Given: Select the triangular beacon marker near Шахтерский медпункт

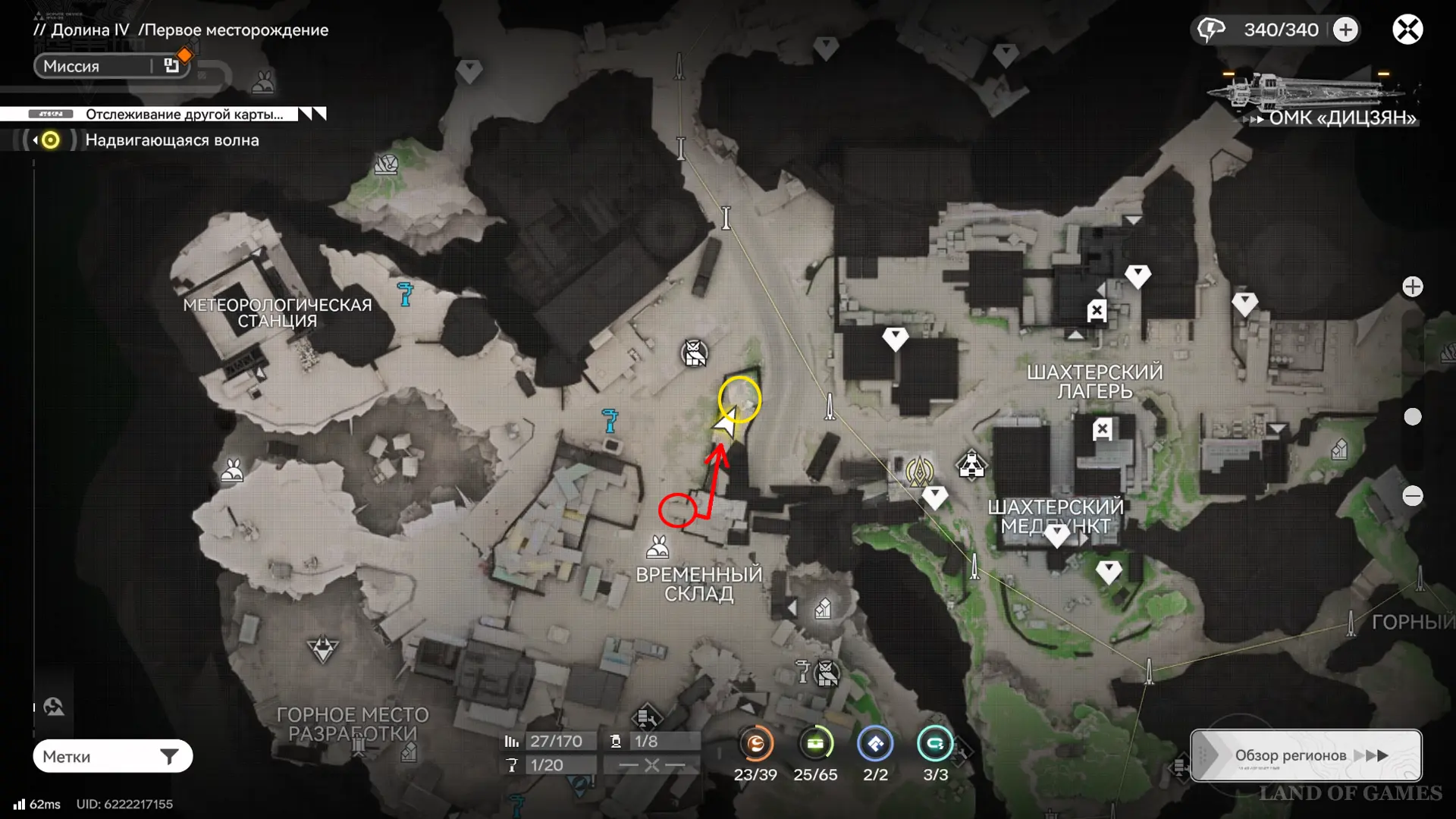Looking at the screenshot, I should (x=971, y=466).
